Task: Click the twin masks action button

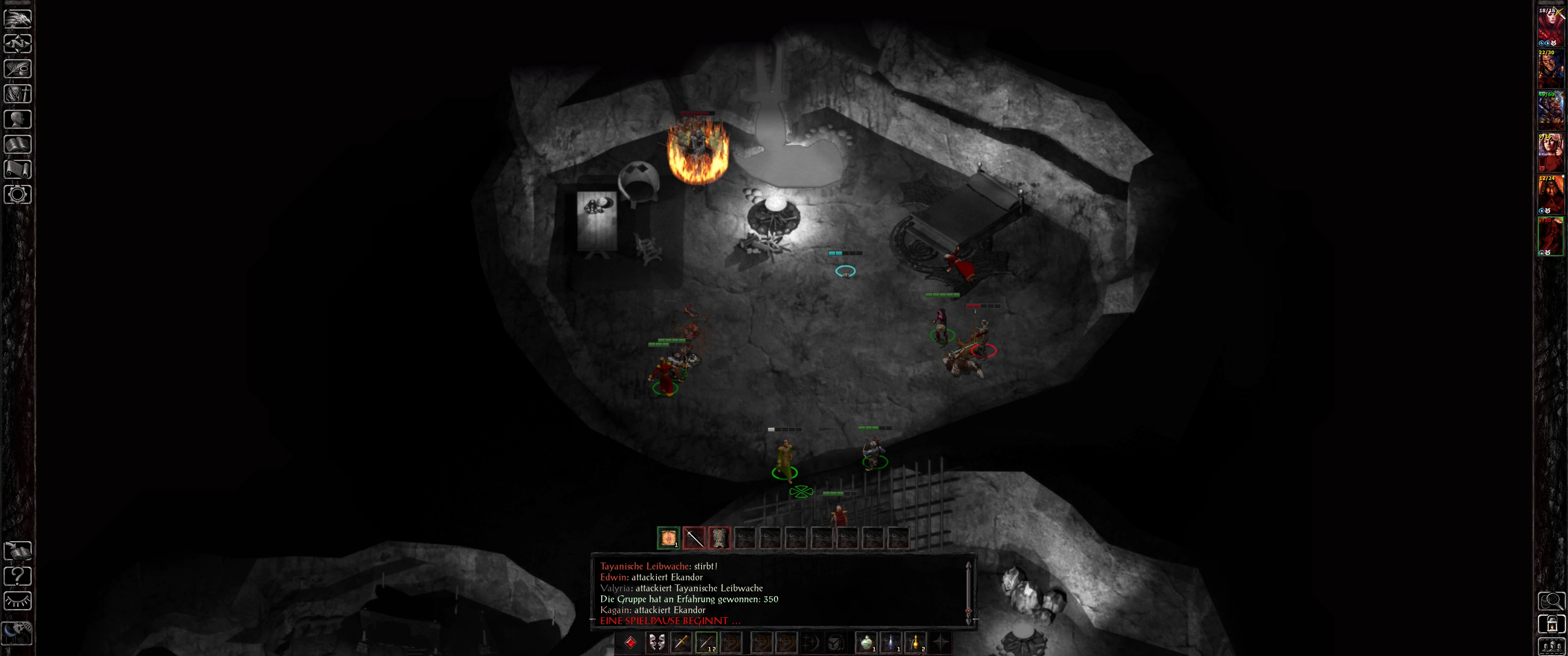Action: tap(656, 643)
